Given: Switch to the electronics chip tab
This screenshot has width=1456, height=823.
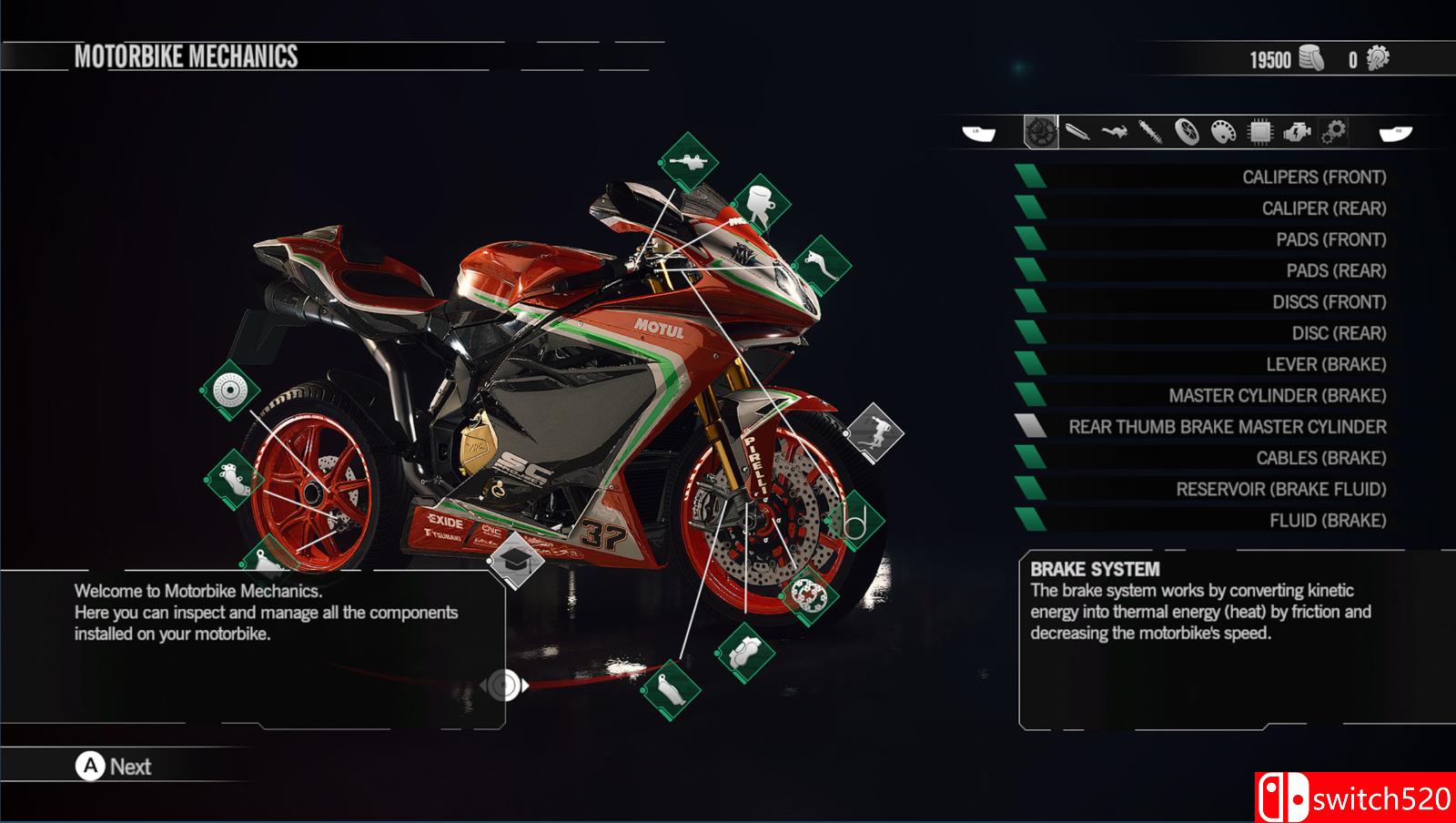Looking at the screenshot, I should click(x=1259, y=133).
